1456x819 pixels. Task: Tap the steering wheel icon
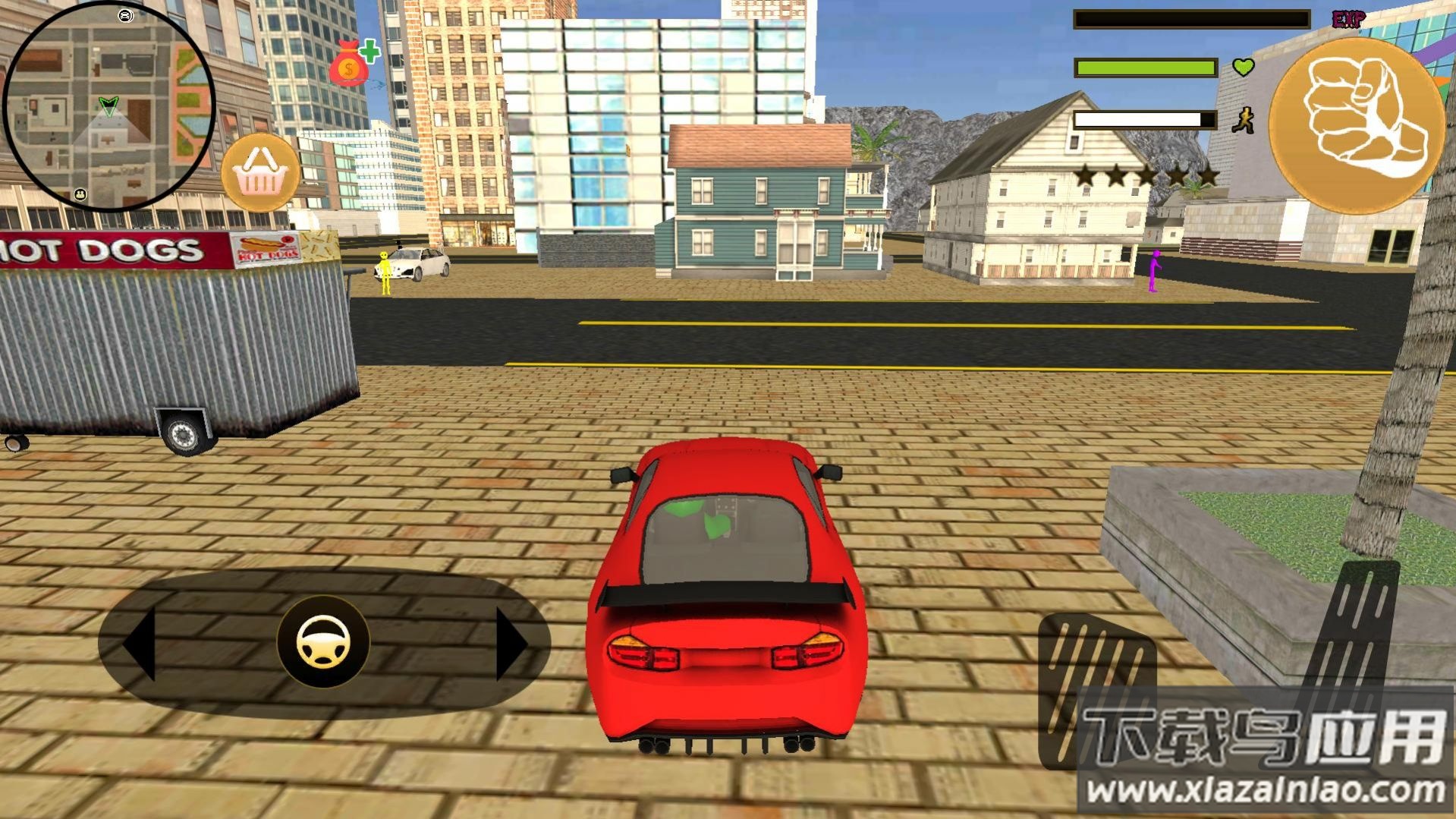[x=323, y=642]
